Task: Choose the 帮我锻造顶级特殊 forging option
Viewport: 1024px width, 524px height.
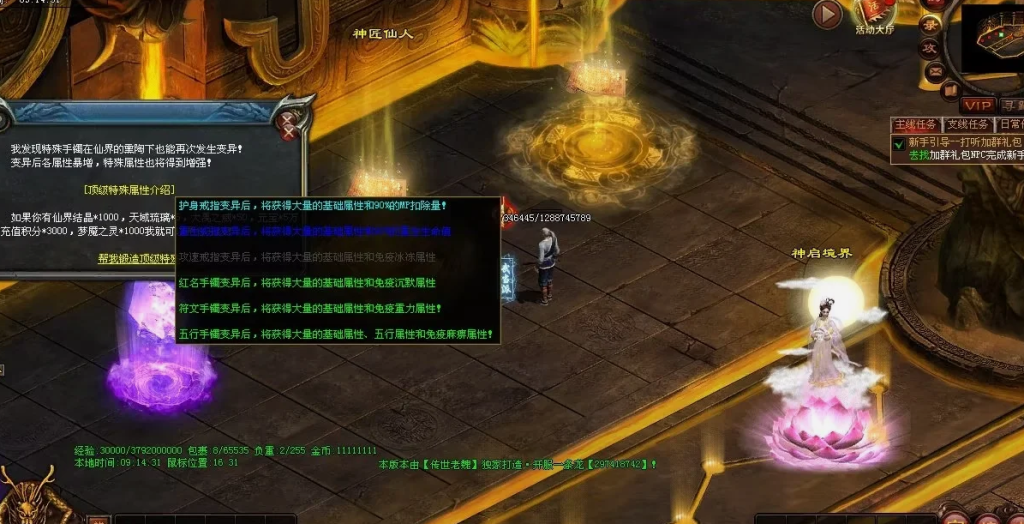Action: click(x=136, y=257)
